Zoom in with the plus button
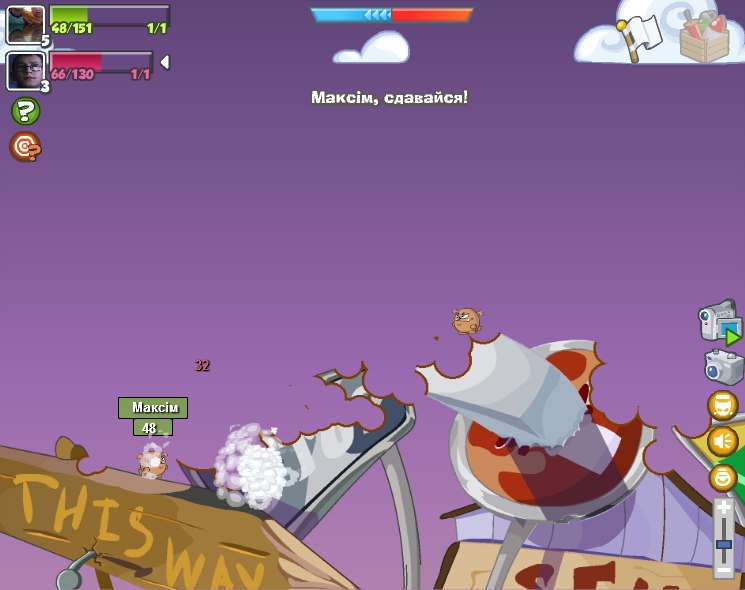745x590 pixels. 723,508
